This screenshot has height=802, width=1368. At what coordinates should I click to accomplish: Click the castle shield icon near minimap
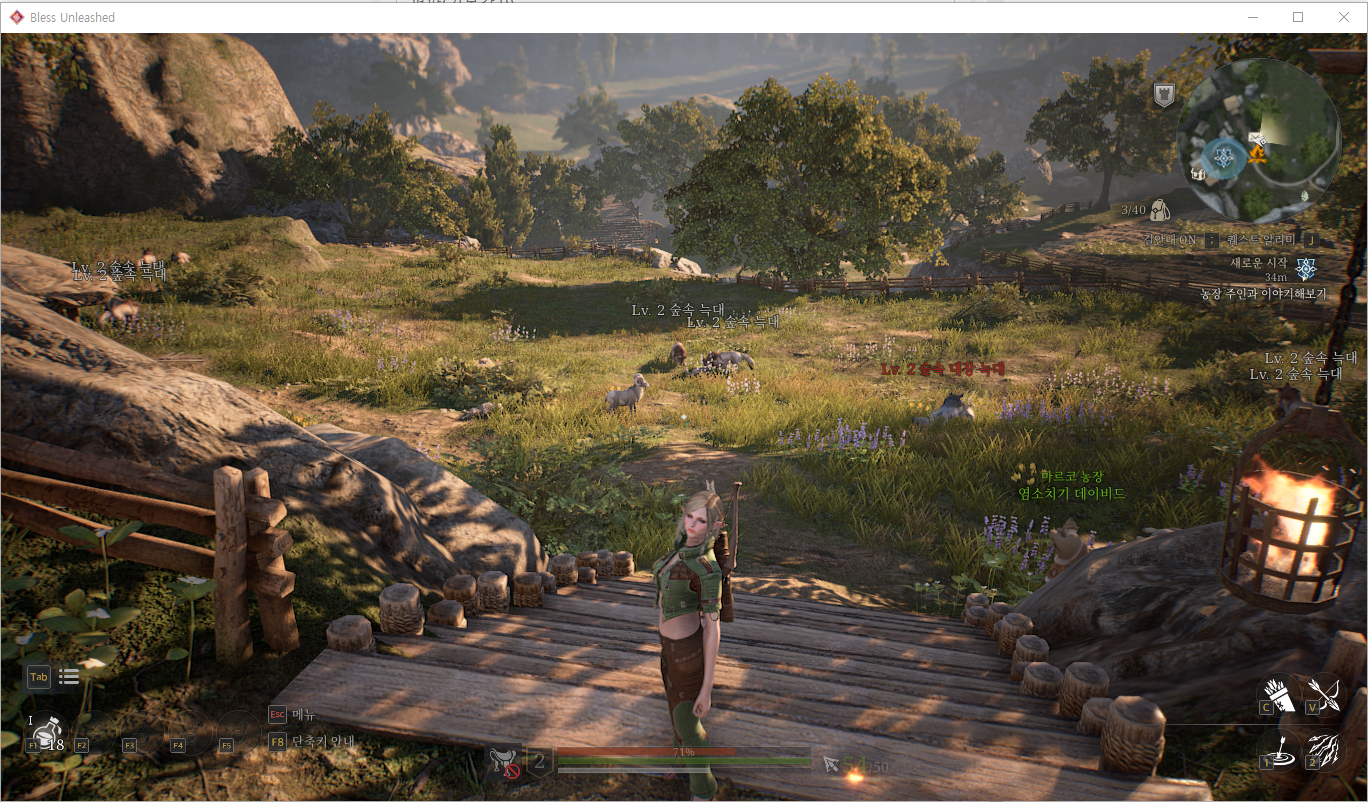pyautogui.click(x=1163, y=95)
